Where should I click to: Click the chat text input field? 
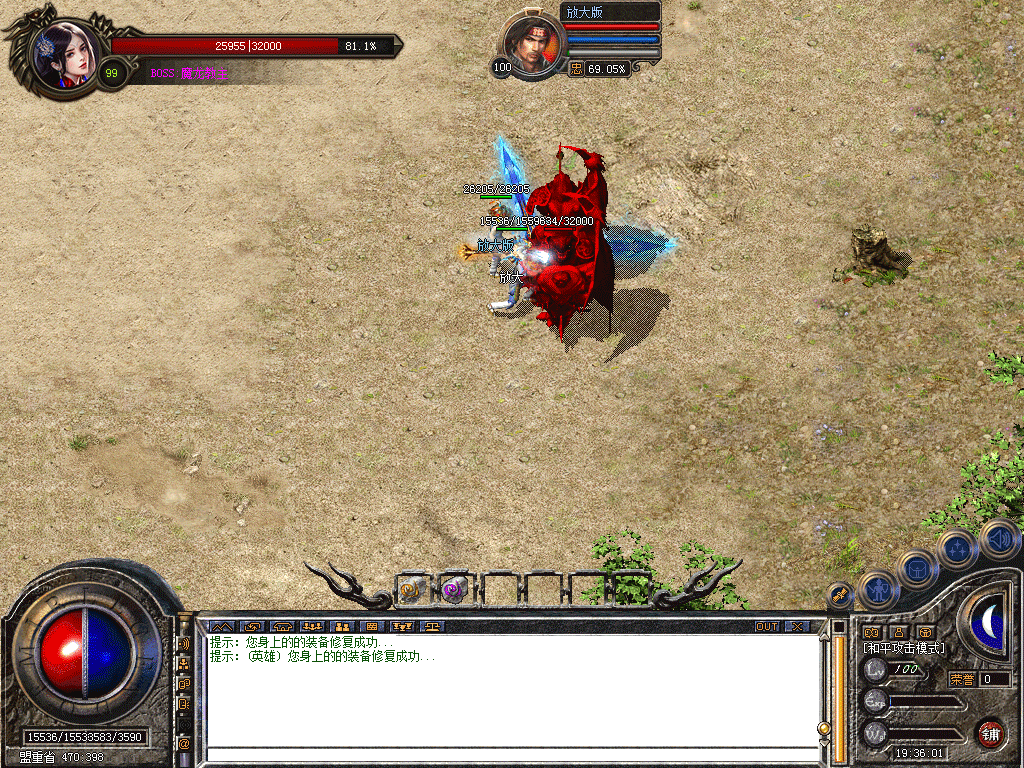[510, 754]
